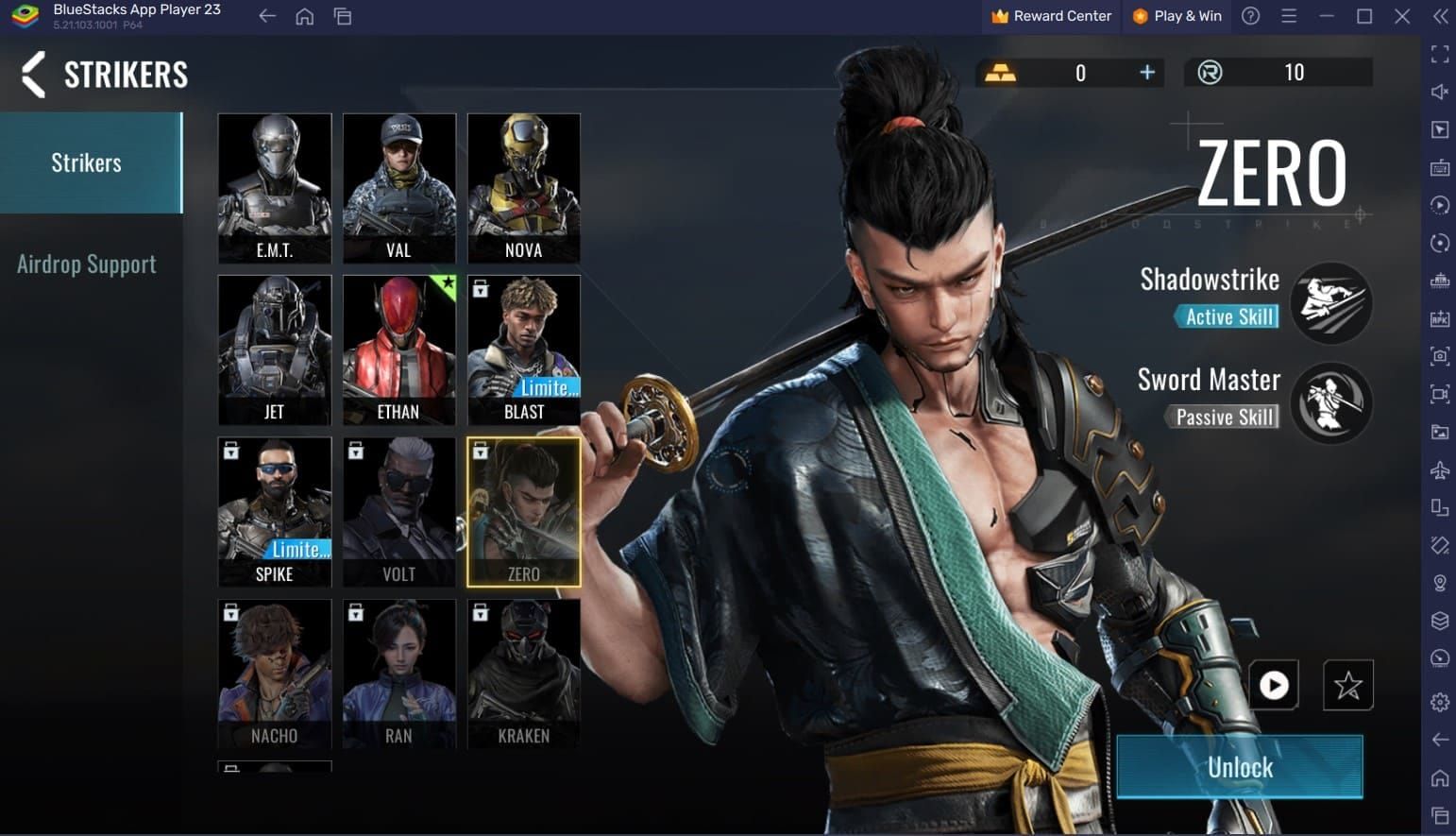Toggle the star favorite button for ZERO
The image size is (1456, 836).
click(1348, 685)
